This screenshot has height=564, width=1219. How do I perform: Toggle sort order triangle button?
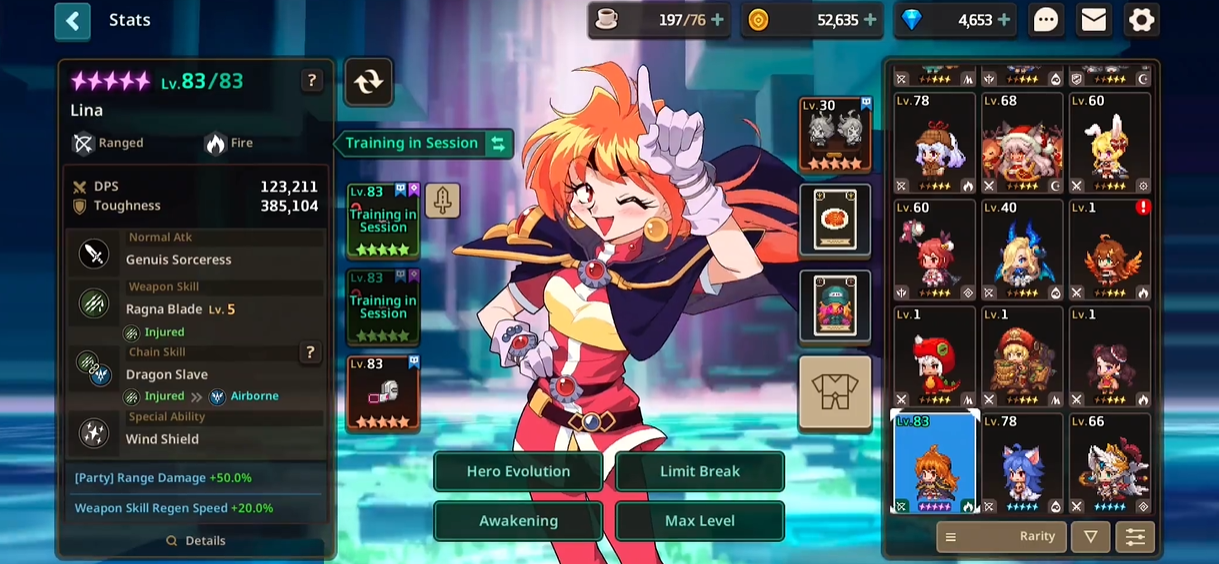coord(1090,537)
